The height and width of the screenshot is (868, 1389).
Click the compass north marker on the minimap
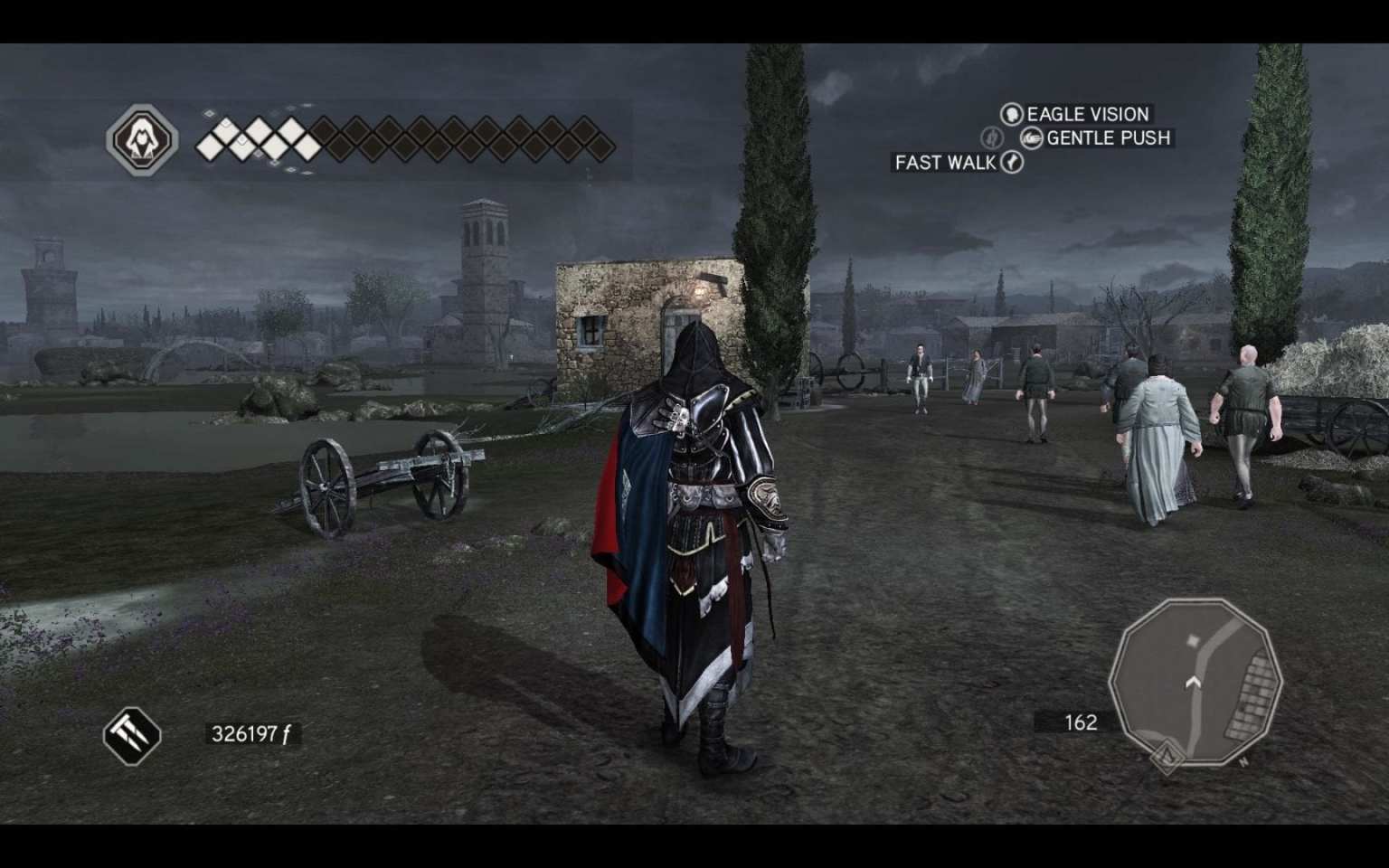coord(1243,761)
